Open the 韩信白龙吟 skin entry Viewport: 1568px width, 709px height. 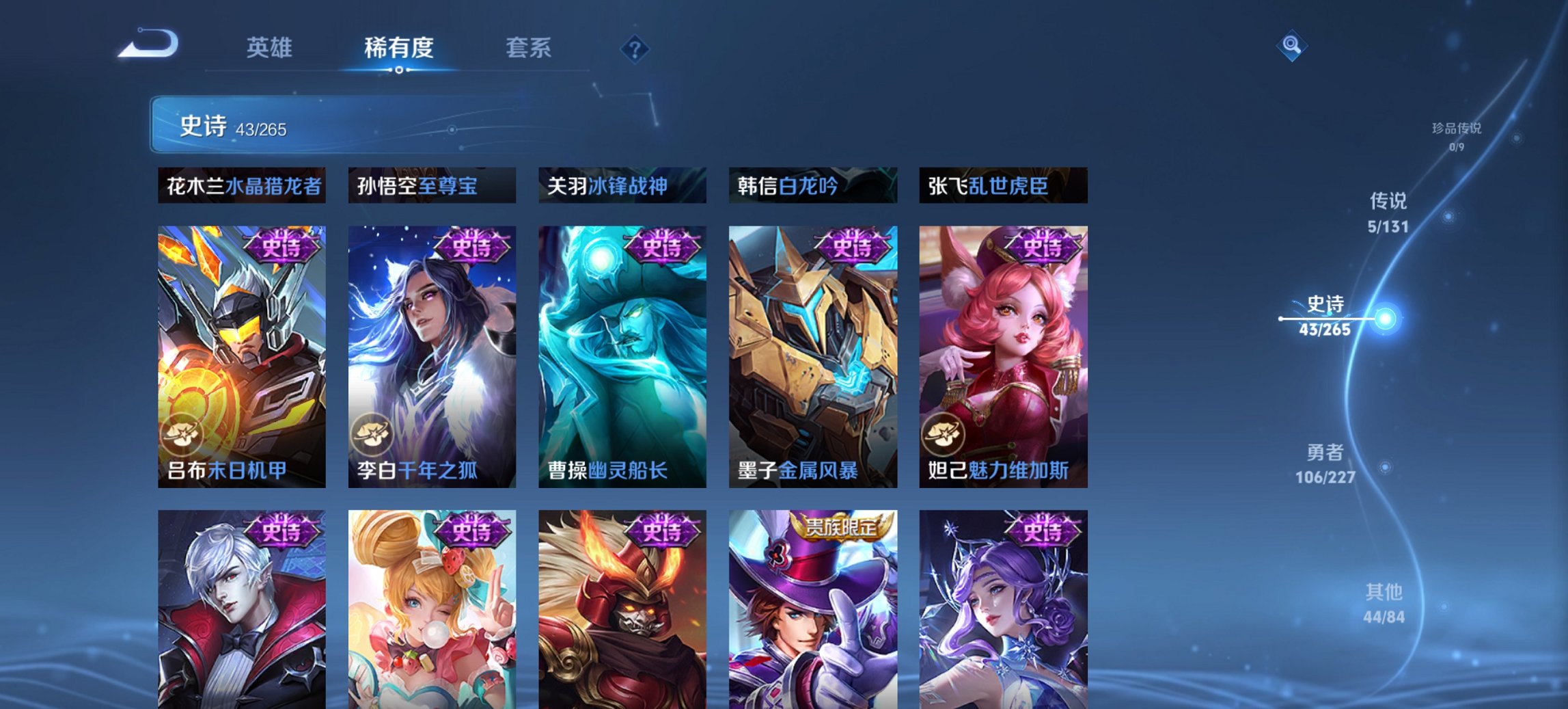pyautogui.click(x=813, y=185)
